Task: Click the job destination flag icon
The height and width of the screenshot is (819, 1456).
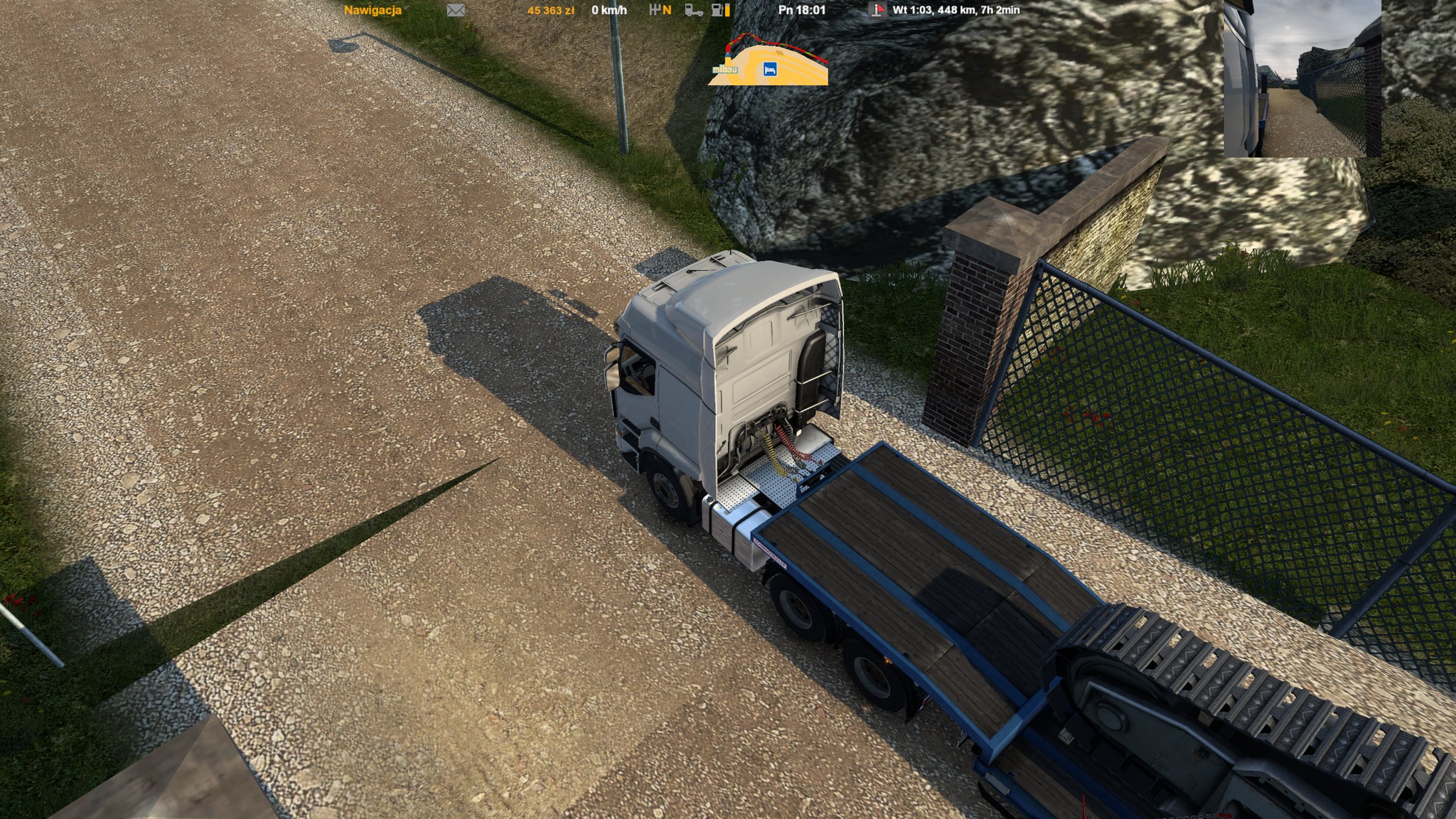Action: tap(877, 10)
